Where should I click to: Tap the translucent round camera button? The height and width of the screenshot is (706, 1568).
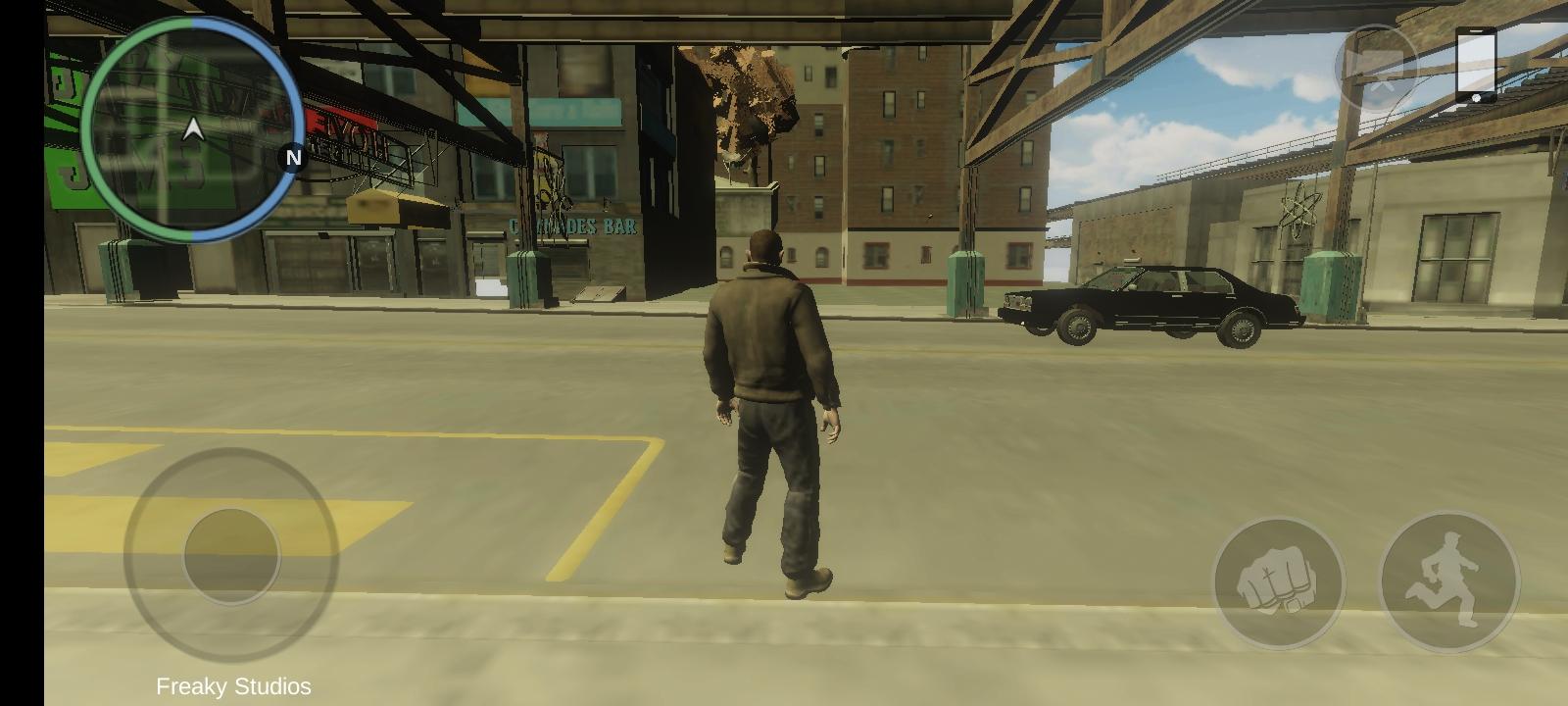1377,67
